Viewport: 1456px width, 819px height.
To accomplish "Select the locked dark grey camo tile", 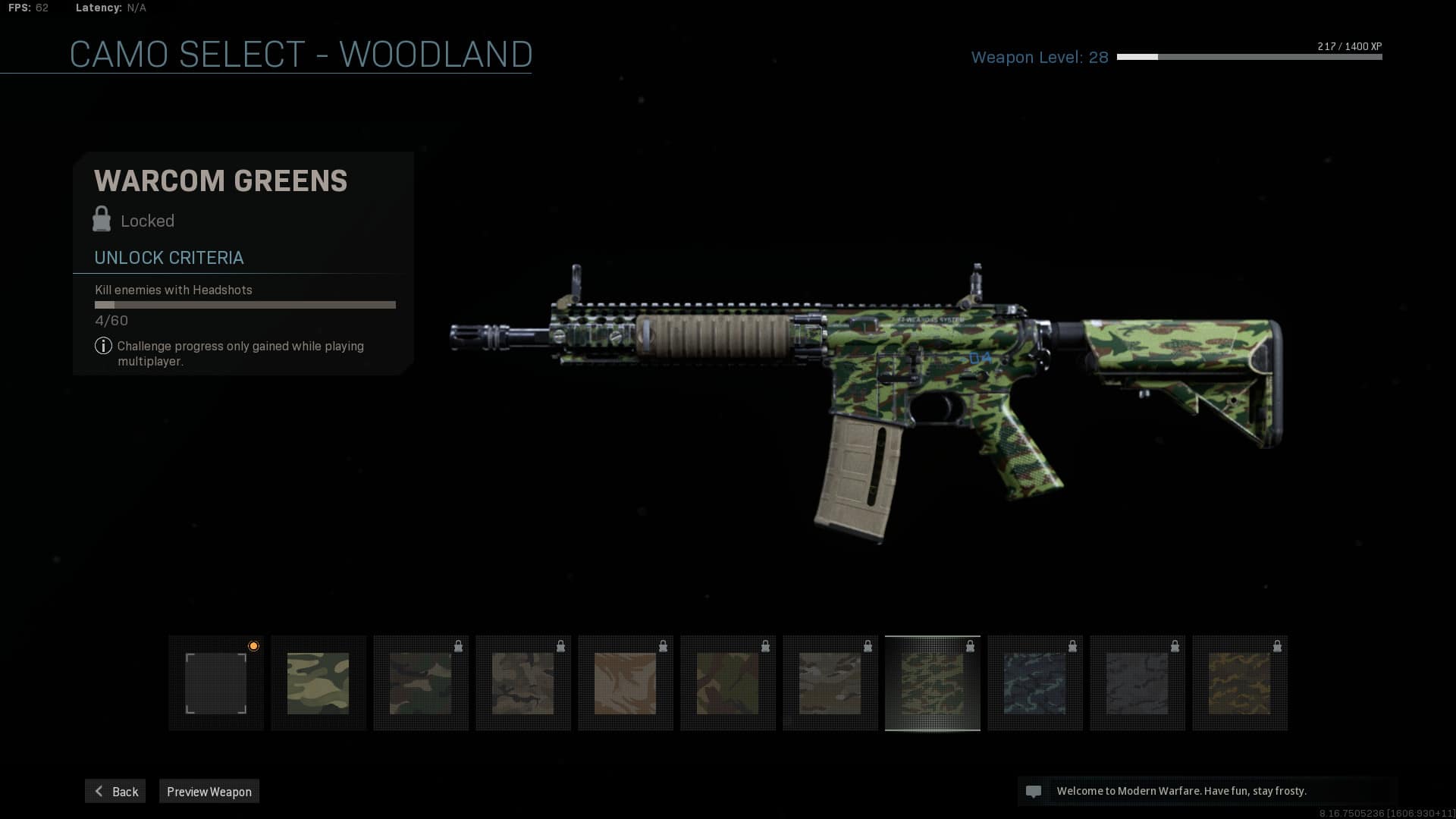I will (x=1137, y=683).
